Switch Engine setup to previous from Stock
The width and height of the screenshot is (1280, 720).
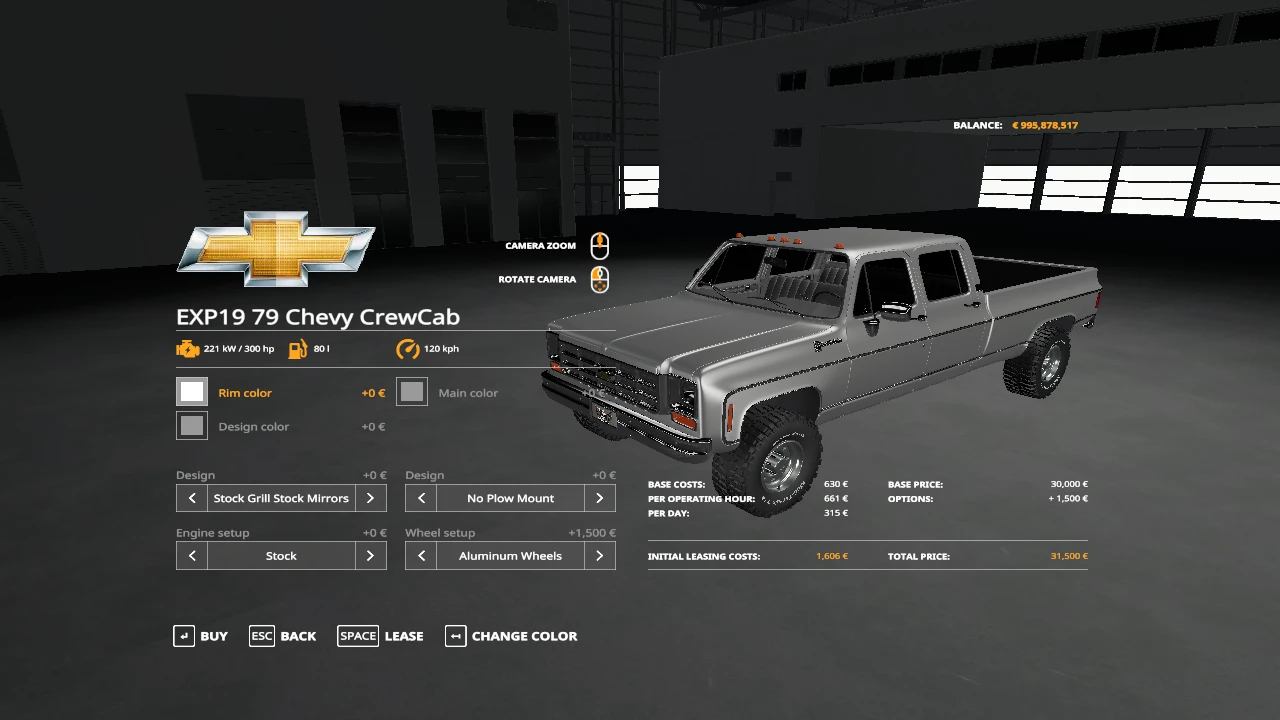[192, 556]
